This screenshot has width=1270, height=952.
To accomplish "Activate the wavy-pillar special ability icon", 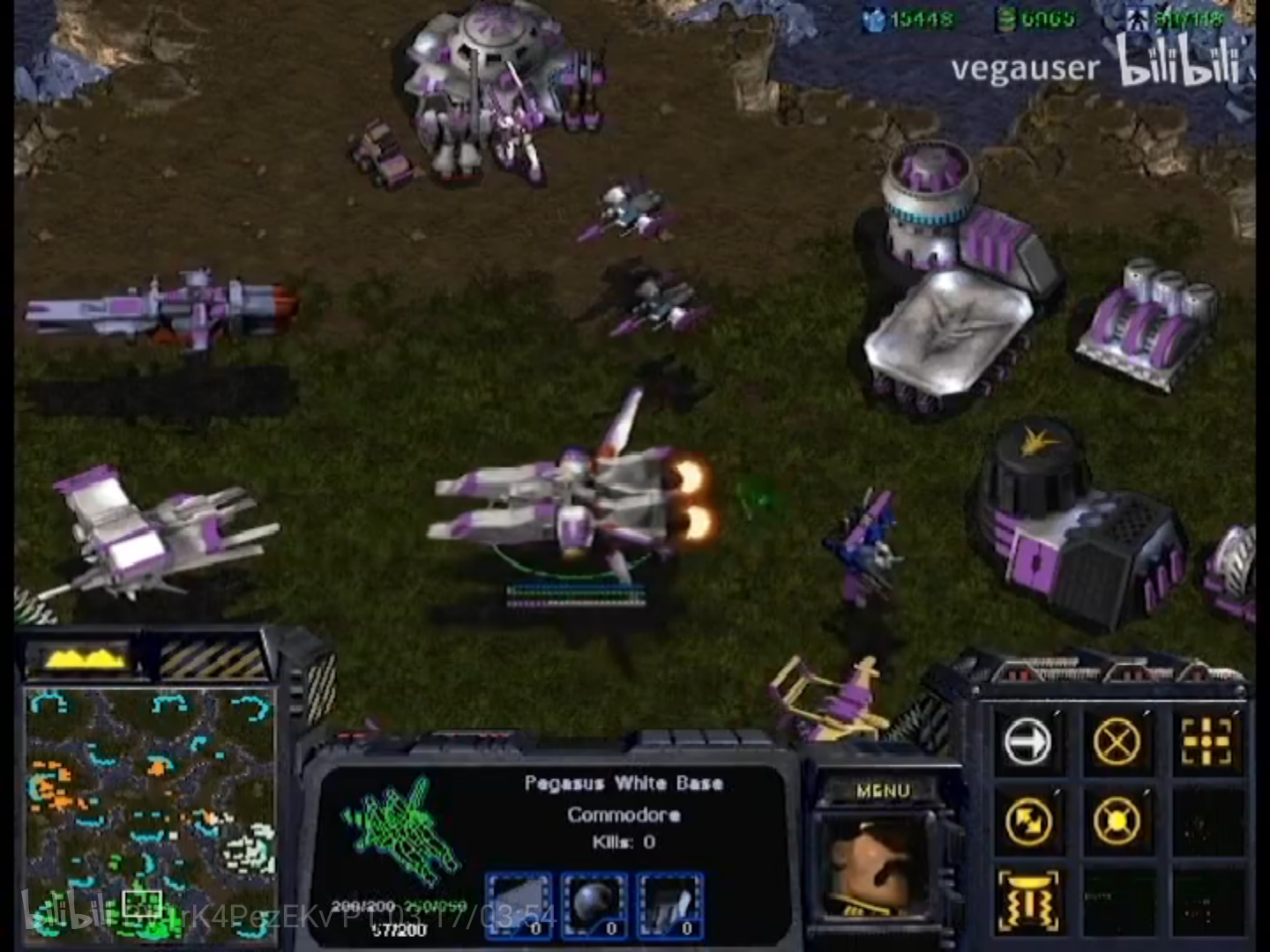I will tap(1027, 901).
